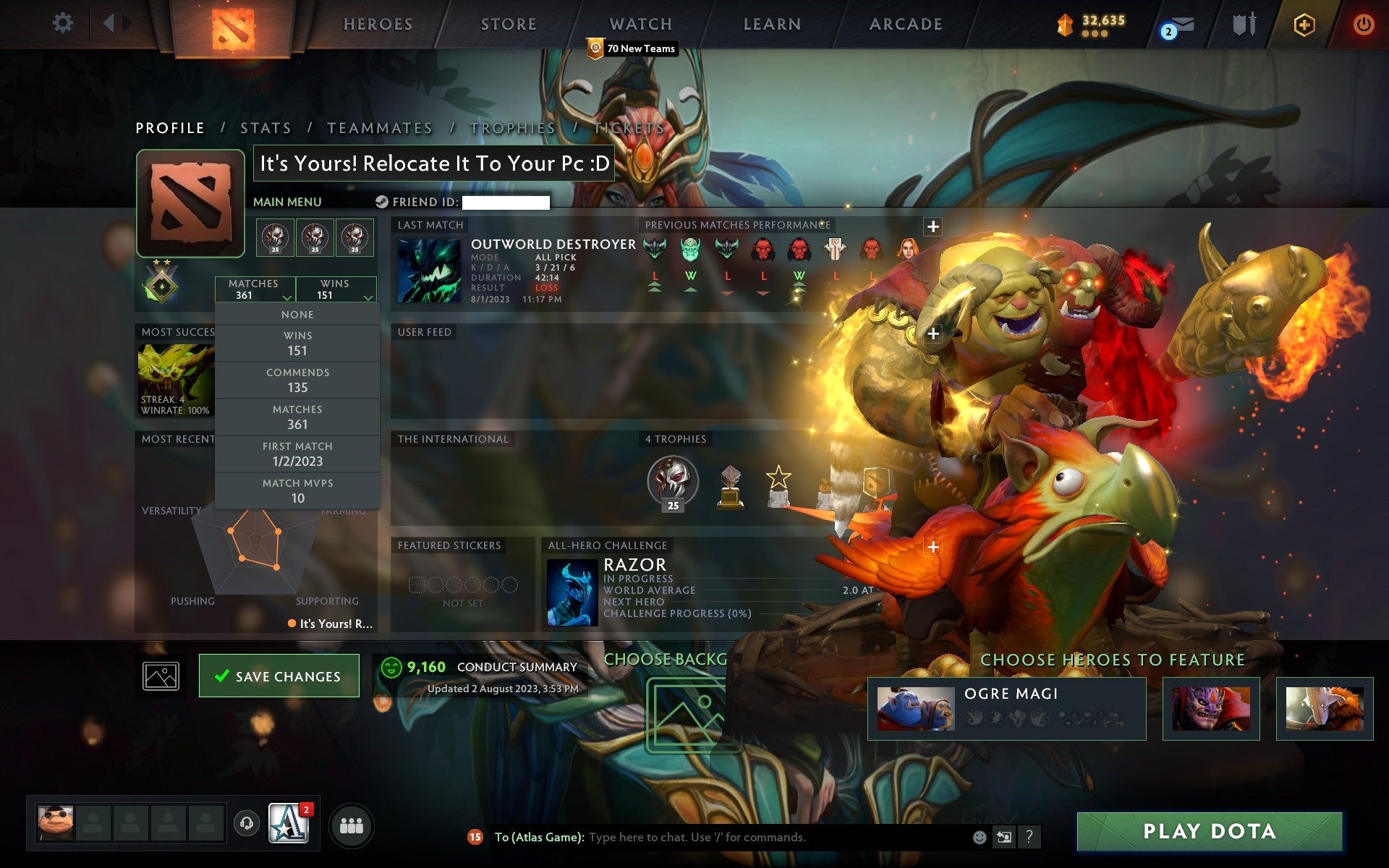Open the Trophies tab

[511, 127]
